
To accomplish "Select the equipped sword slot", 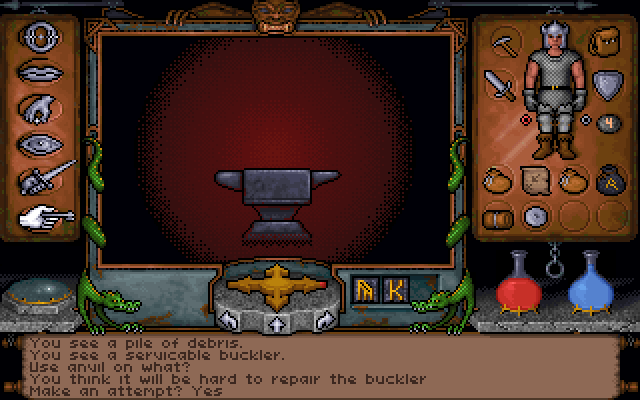I will (500, 84).
